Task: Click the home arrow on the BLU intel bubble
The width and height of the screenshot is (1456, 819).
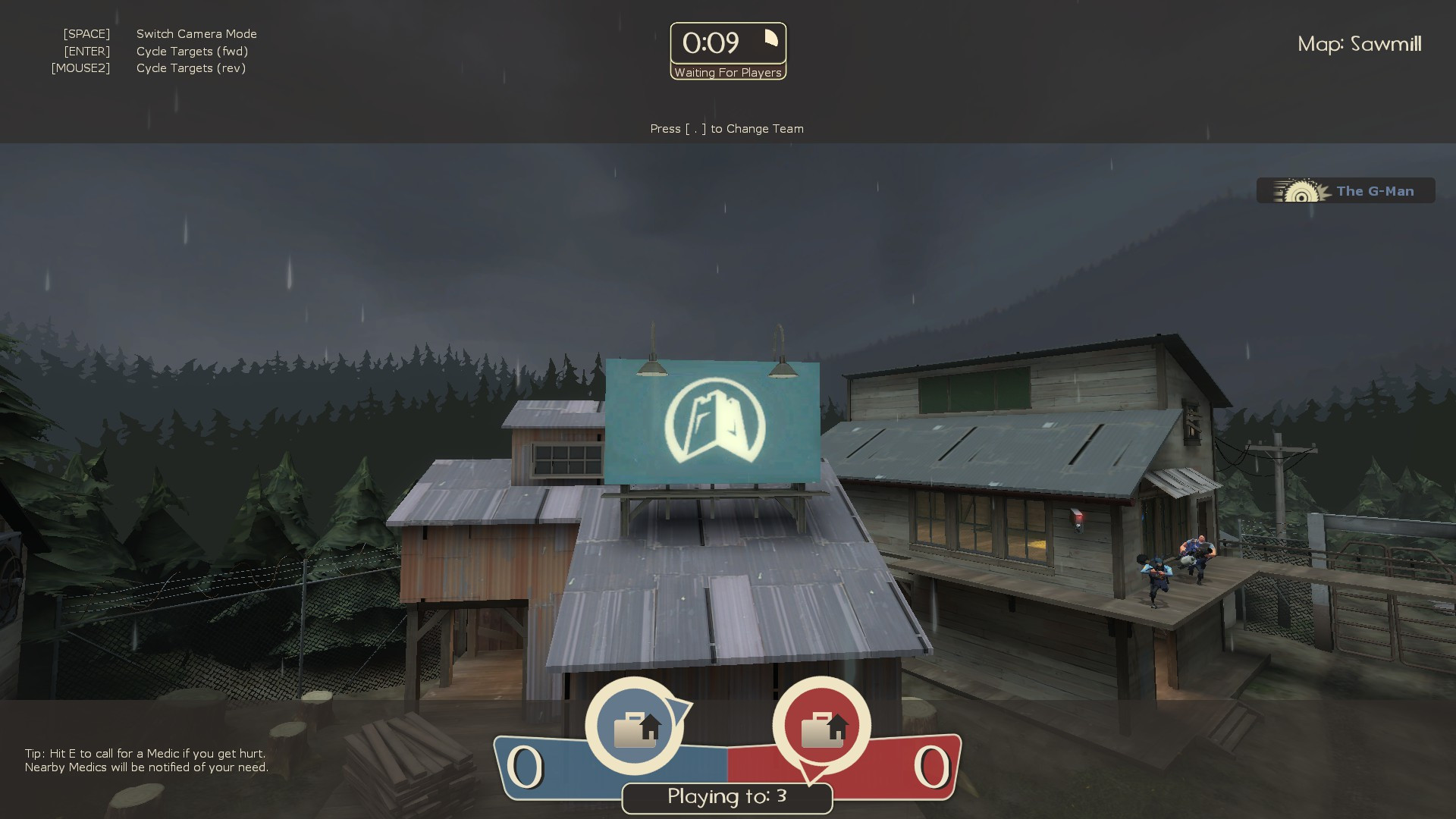Action: (x=652, y=728)
